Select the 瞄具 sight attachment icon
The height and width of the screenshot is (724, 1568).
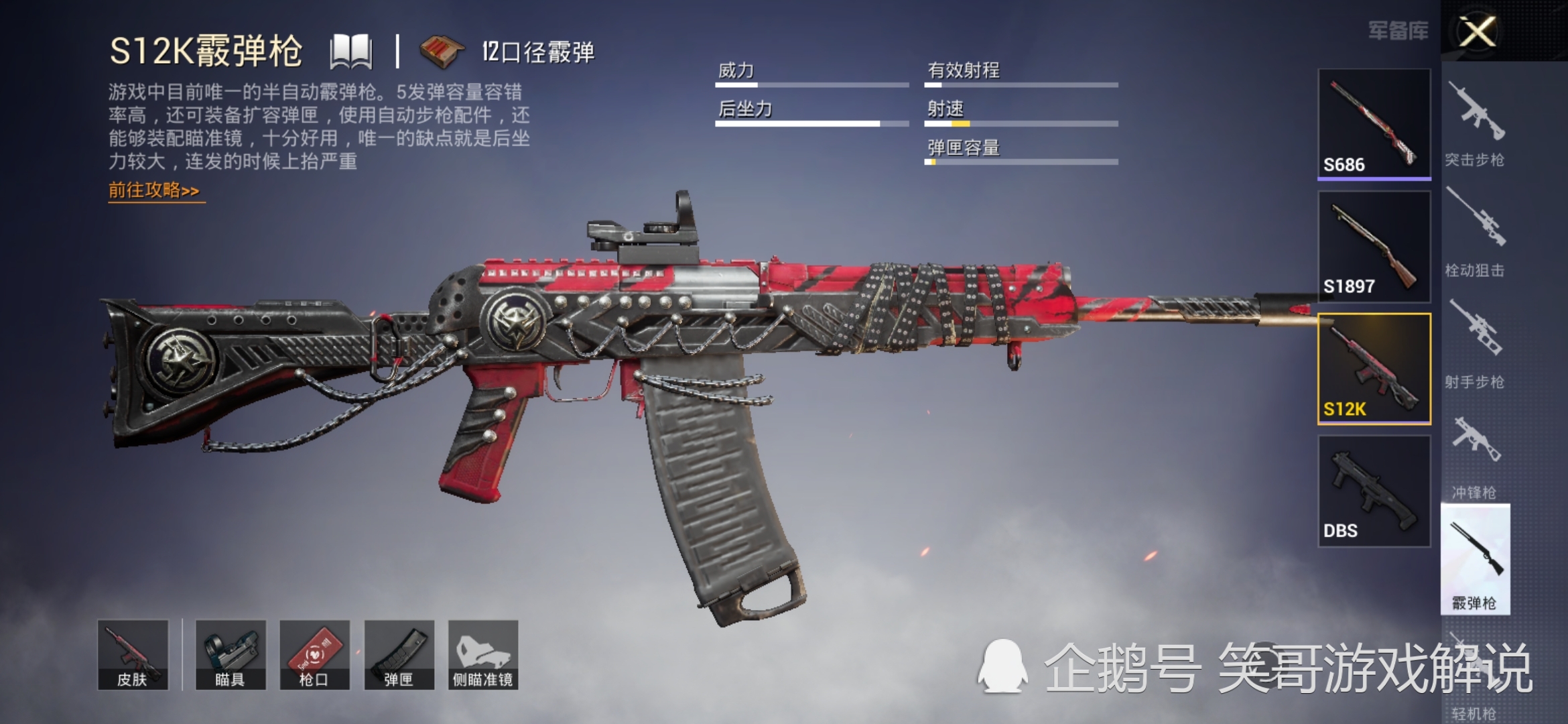click(231, 655)
